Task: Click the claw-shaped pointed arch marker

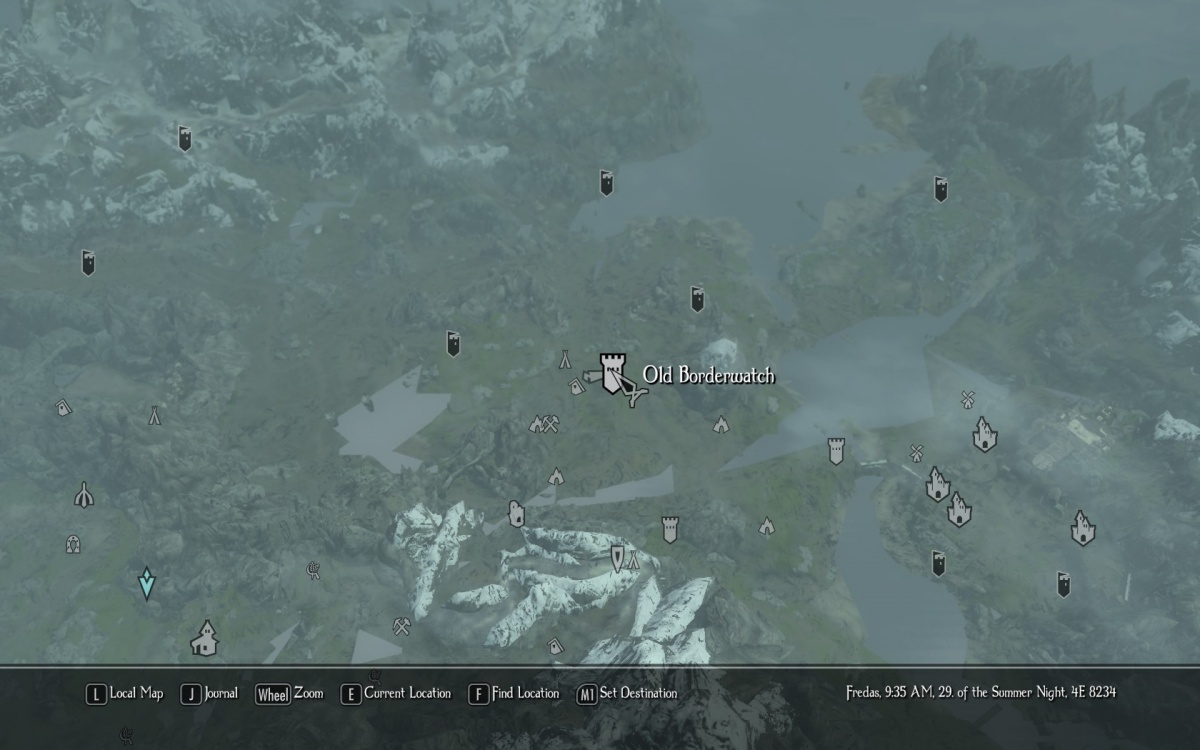Action: click(x=84, y=494)
